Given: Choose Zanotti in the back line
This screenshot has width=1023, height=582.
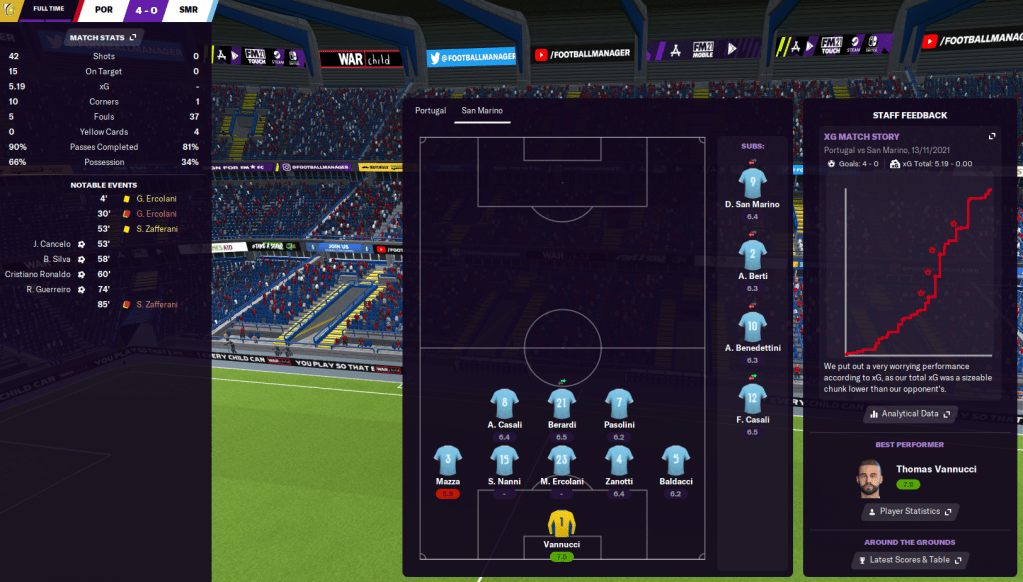Looking at the screenshot, I should pos(619,460).
